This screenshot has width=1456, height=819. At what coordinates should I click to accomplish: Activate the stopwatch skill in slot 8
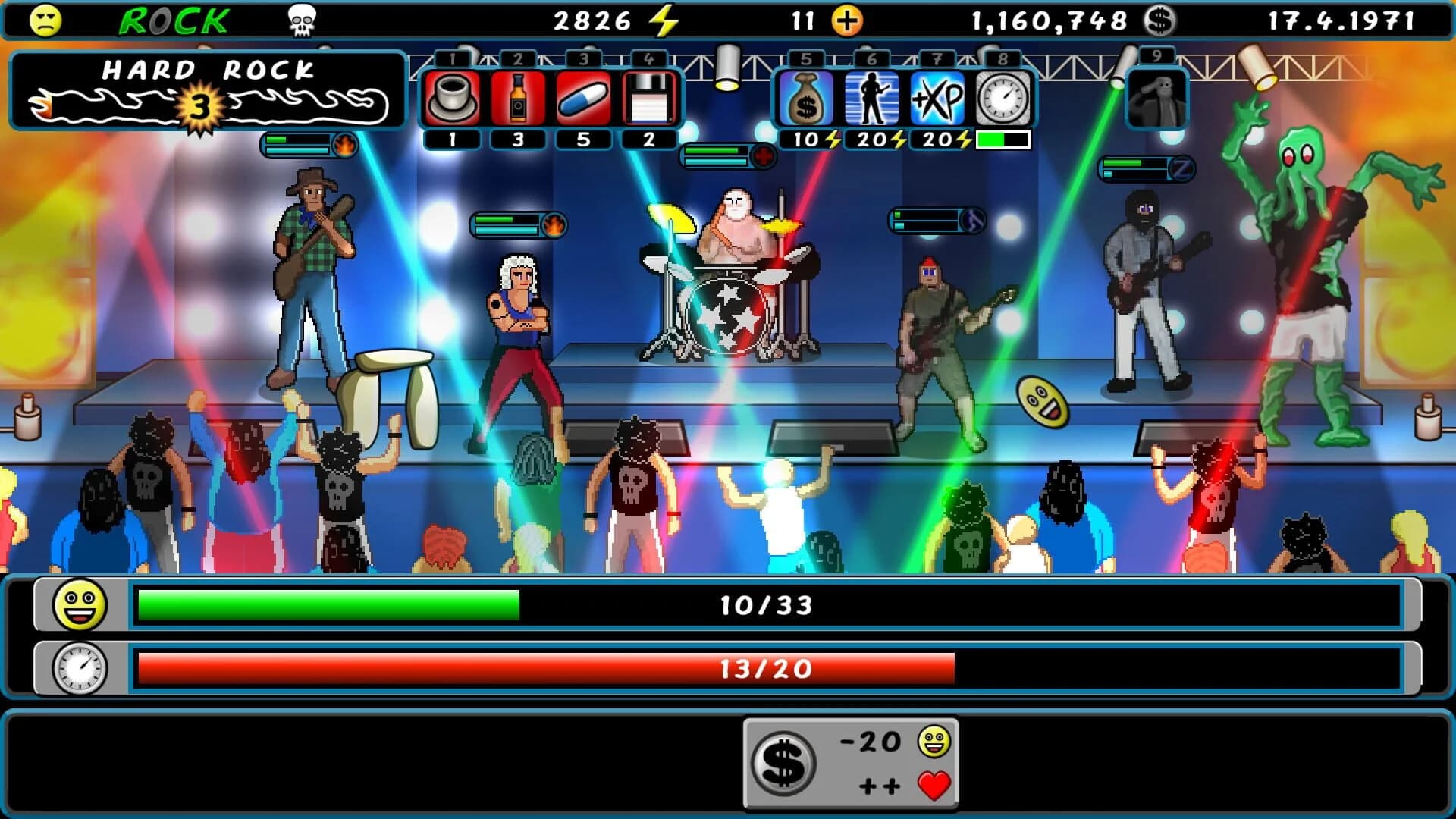click(x=1001, y=99)
